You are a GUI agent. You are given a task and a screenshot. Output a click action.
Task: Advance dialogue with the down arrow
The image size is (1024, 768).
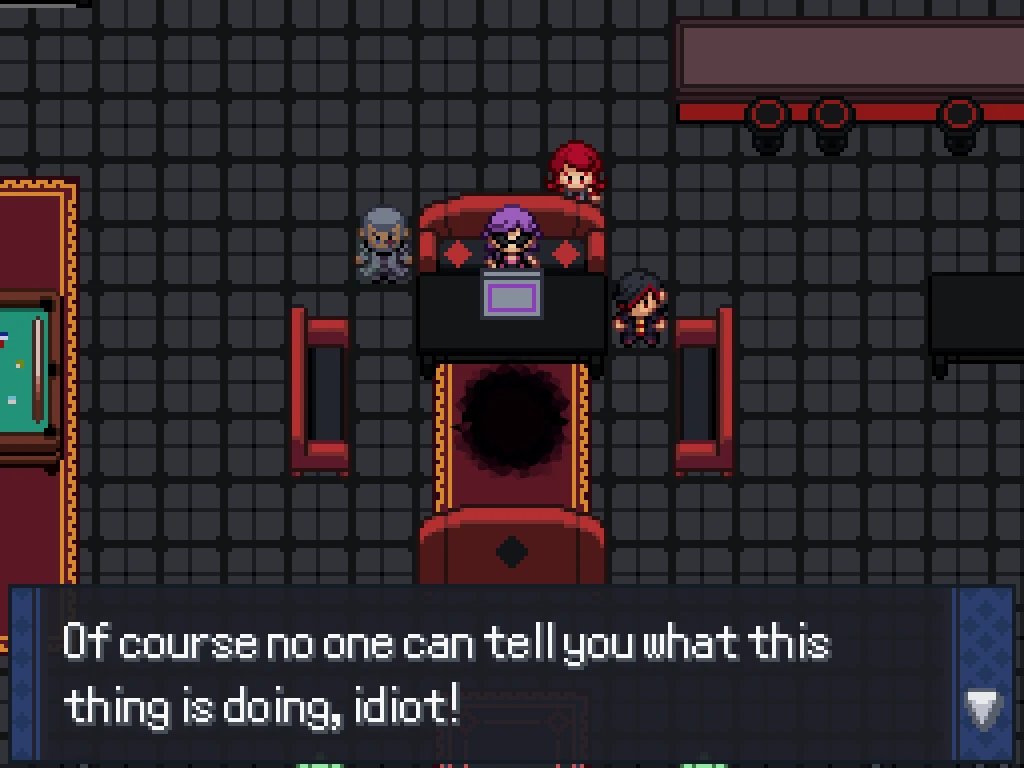point(983,709)
